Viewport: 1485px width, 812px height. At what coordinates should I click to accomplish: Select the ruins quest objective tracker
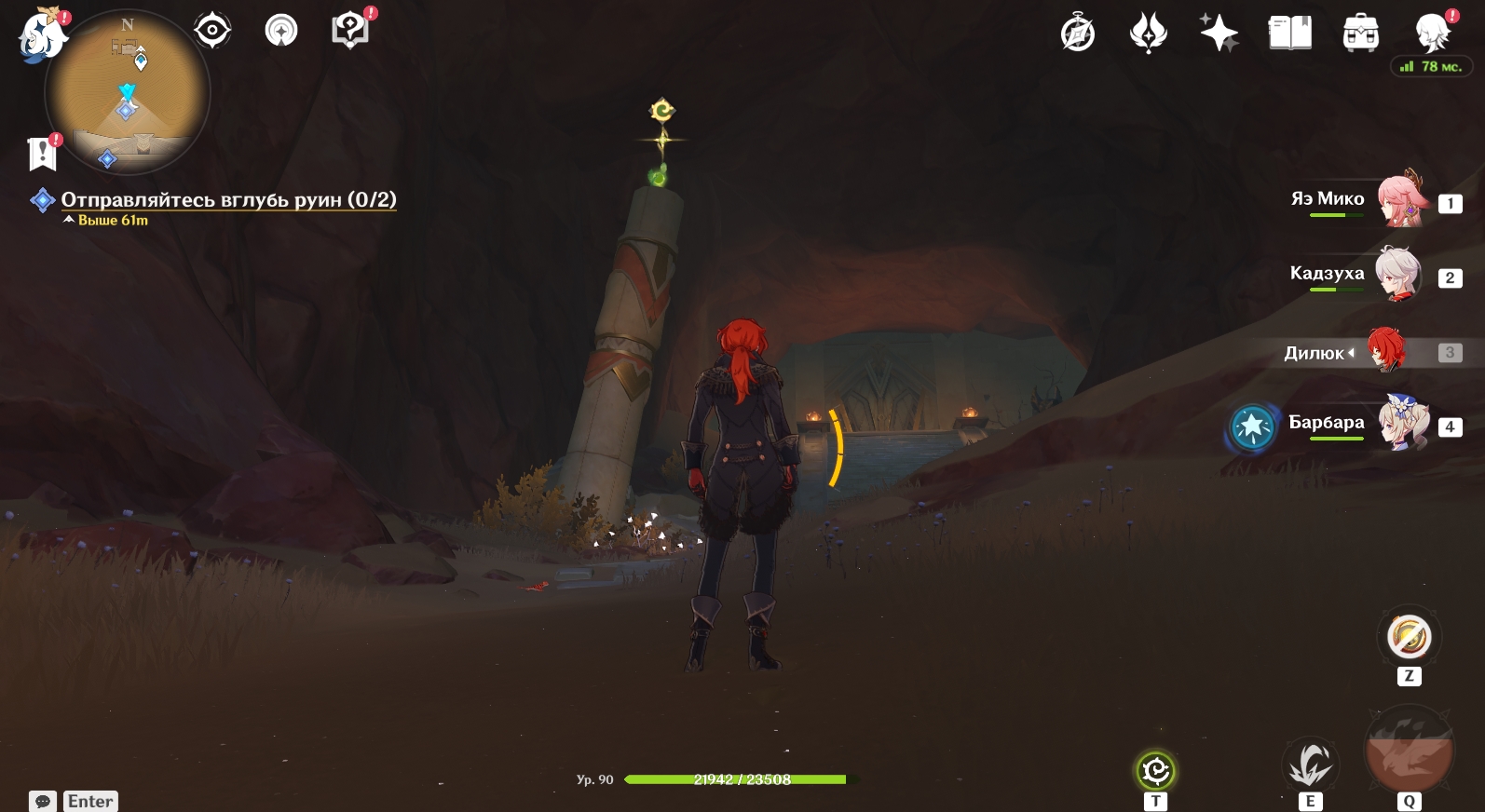[228, 200]
